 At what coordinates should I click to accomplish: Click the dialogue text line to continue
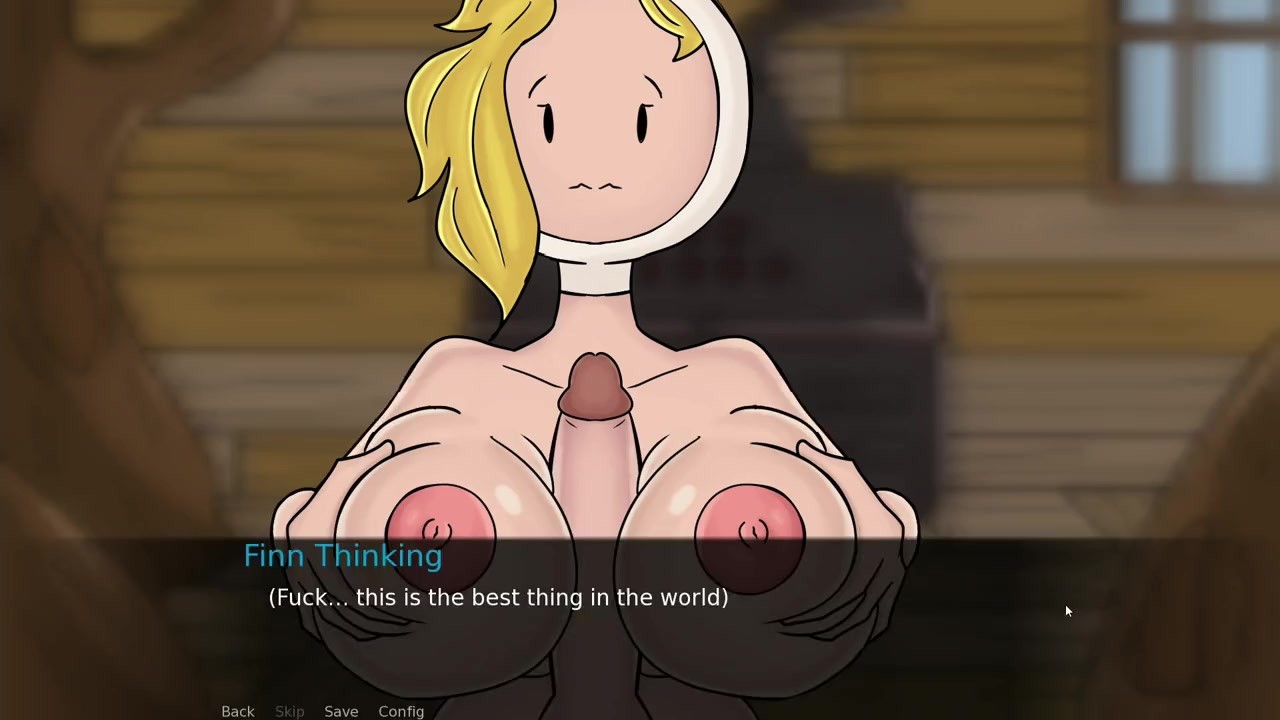[x=497, y=597]
